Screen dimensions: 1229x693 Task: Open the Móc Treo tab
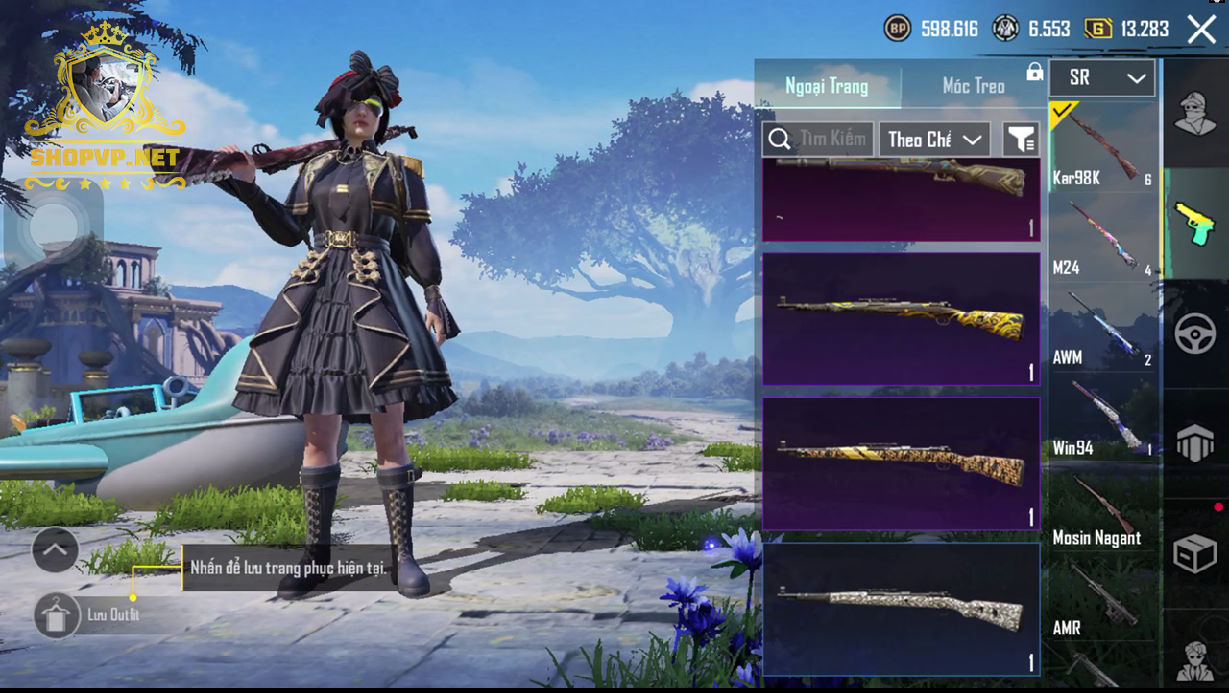(x=973, y=86)
